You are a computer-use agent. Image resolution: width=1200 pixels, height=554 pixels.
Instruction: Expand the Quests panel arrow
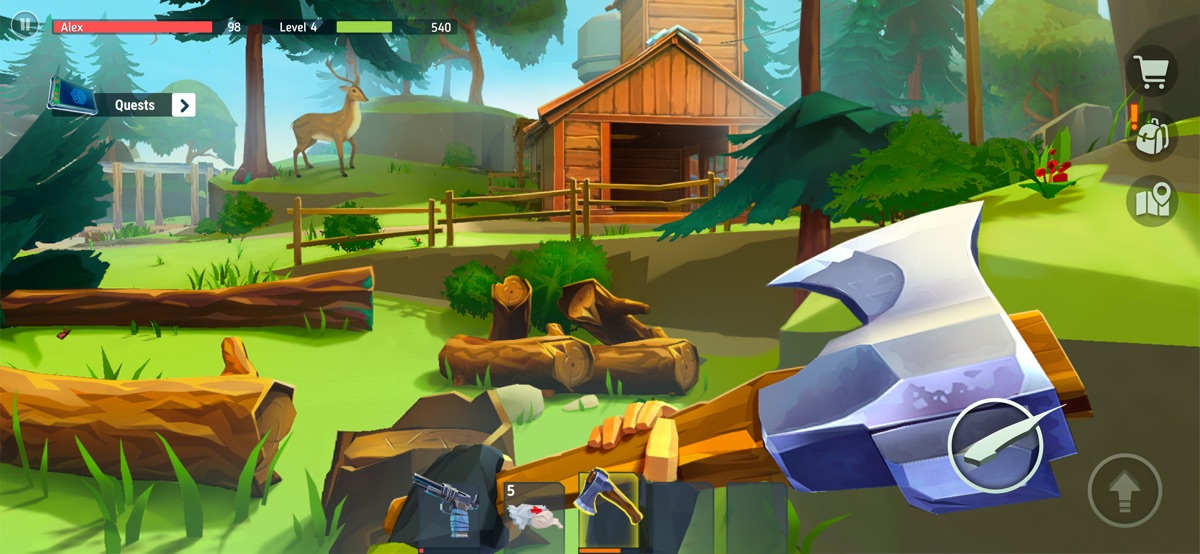pyautogui.click(x=183, y=105)
